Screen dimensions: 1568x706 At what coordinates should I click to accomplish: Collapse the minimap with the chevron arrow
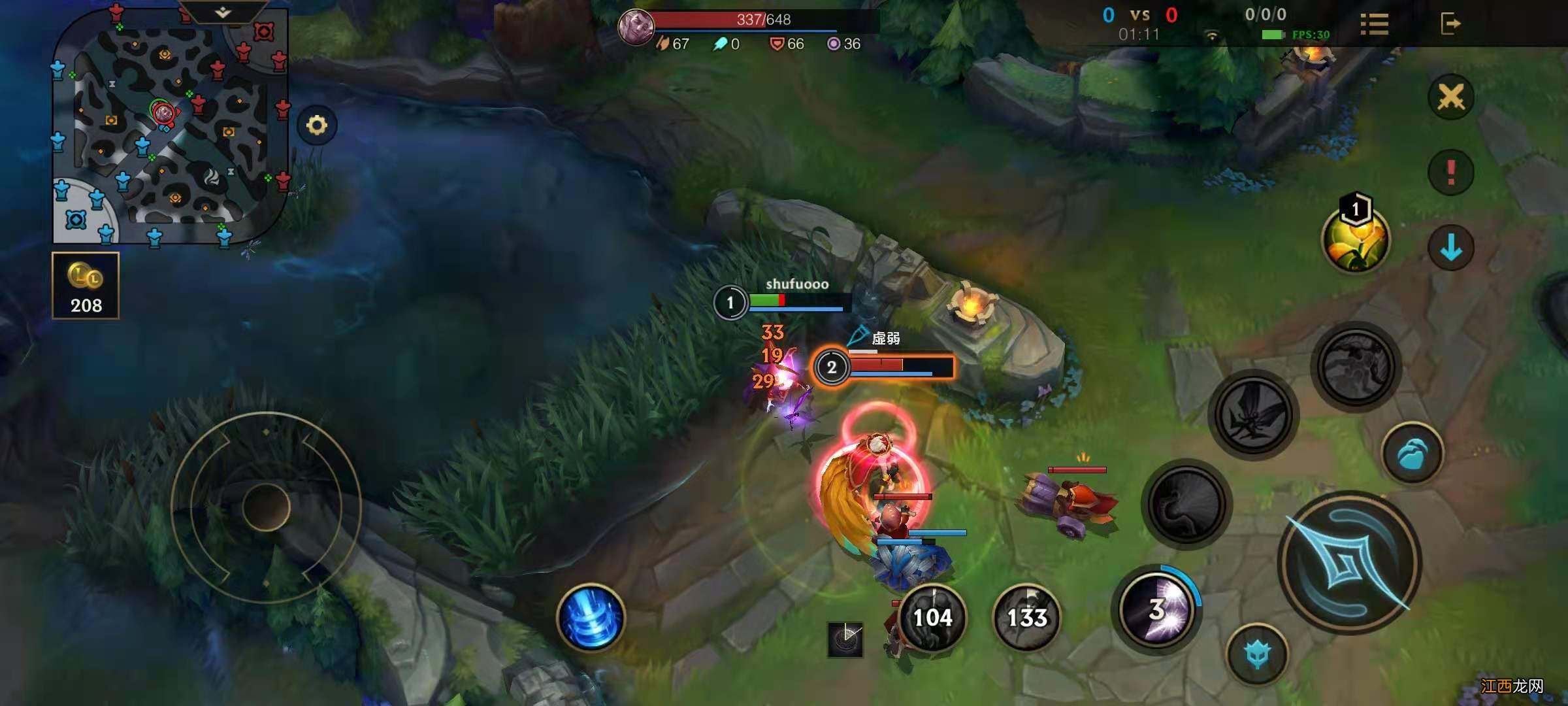click(223, 12)
